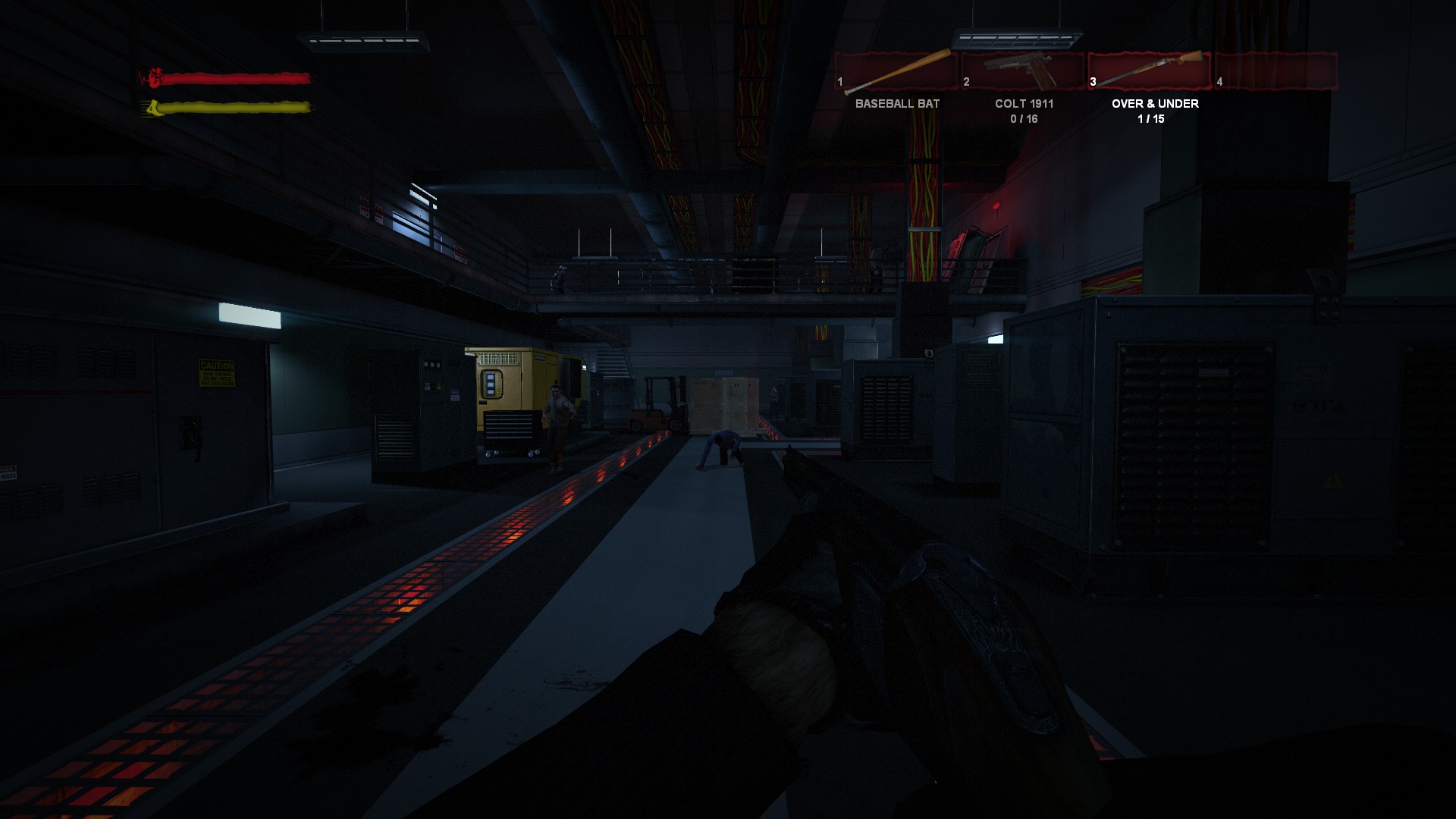This screenshot has width=1456, height=819.
Task: Click the slot 1 number label
Action: coord(839,80)
